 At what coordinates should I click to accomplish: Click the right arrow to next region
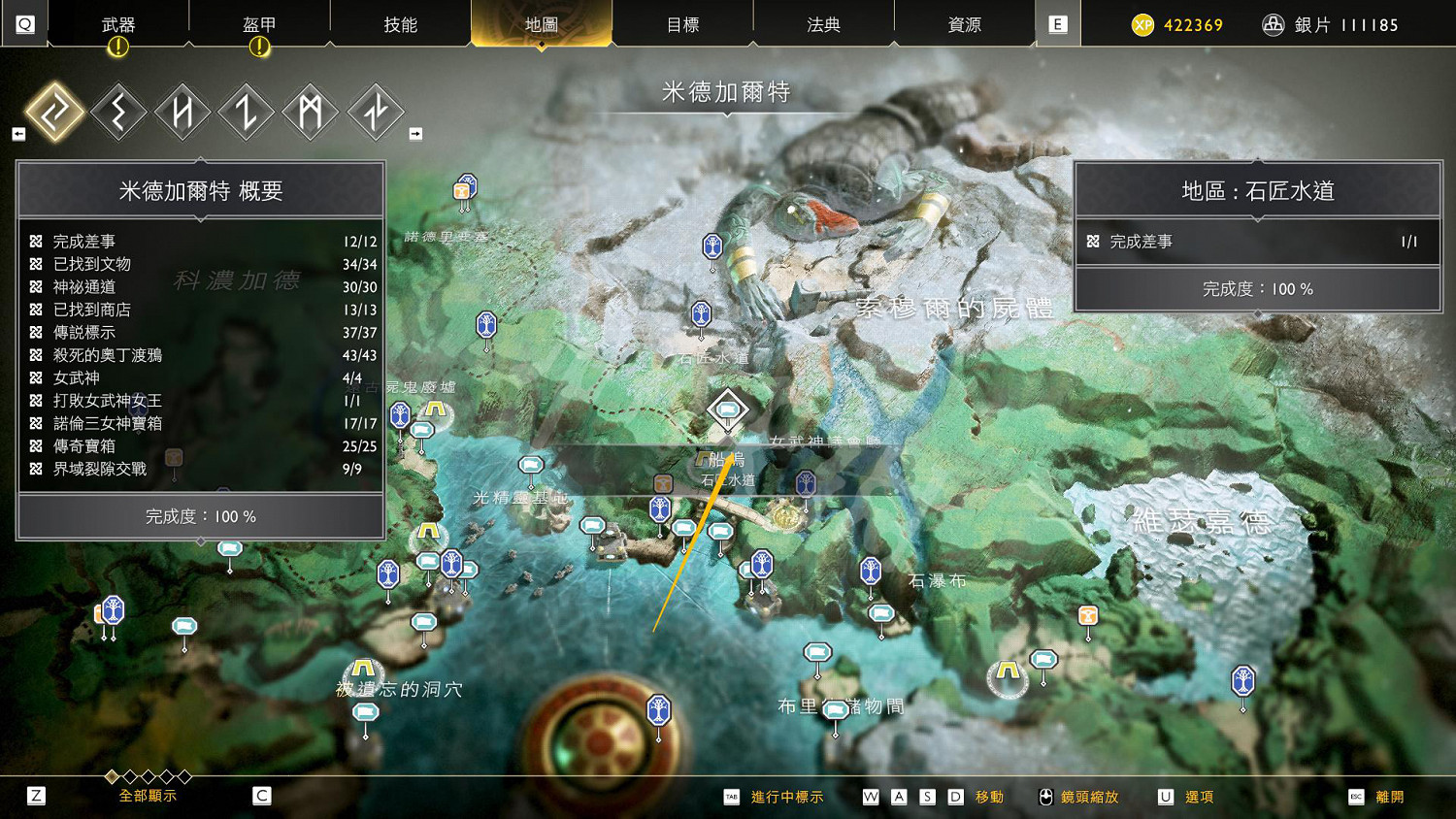click(x=416, y=133)
